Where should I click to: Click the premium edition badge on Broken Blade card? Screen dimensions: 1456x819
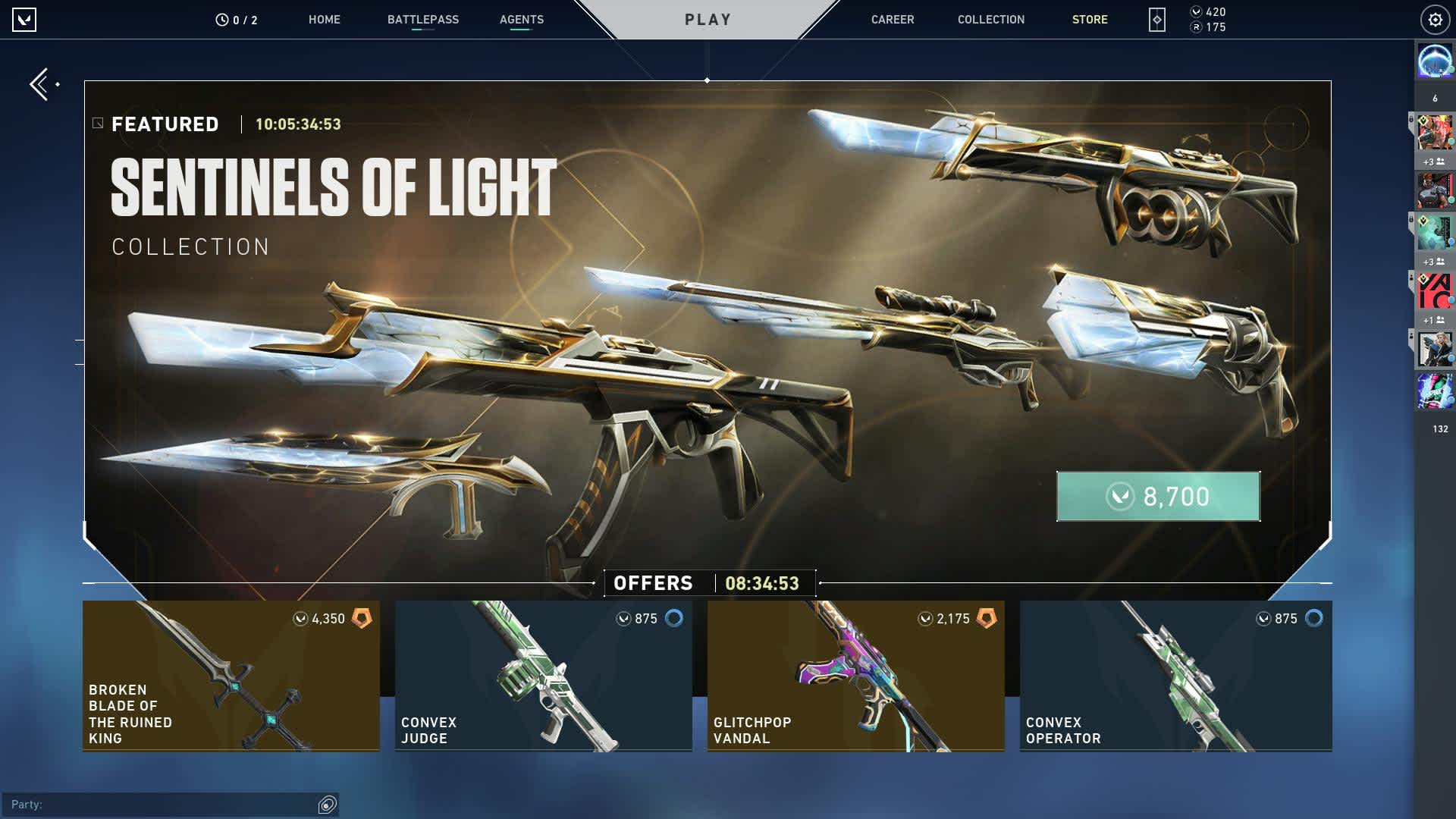[x=363, y=618]
